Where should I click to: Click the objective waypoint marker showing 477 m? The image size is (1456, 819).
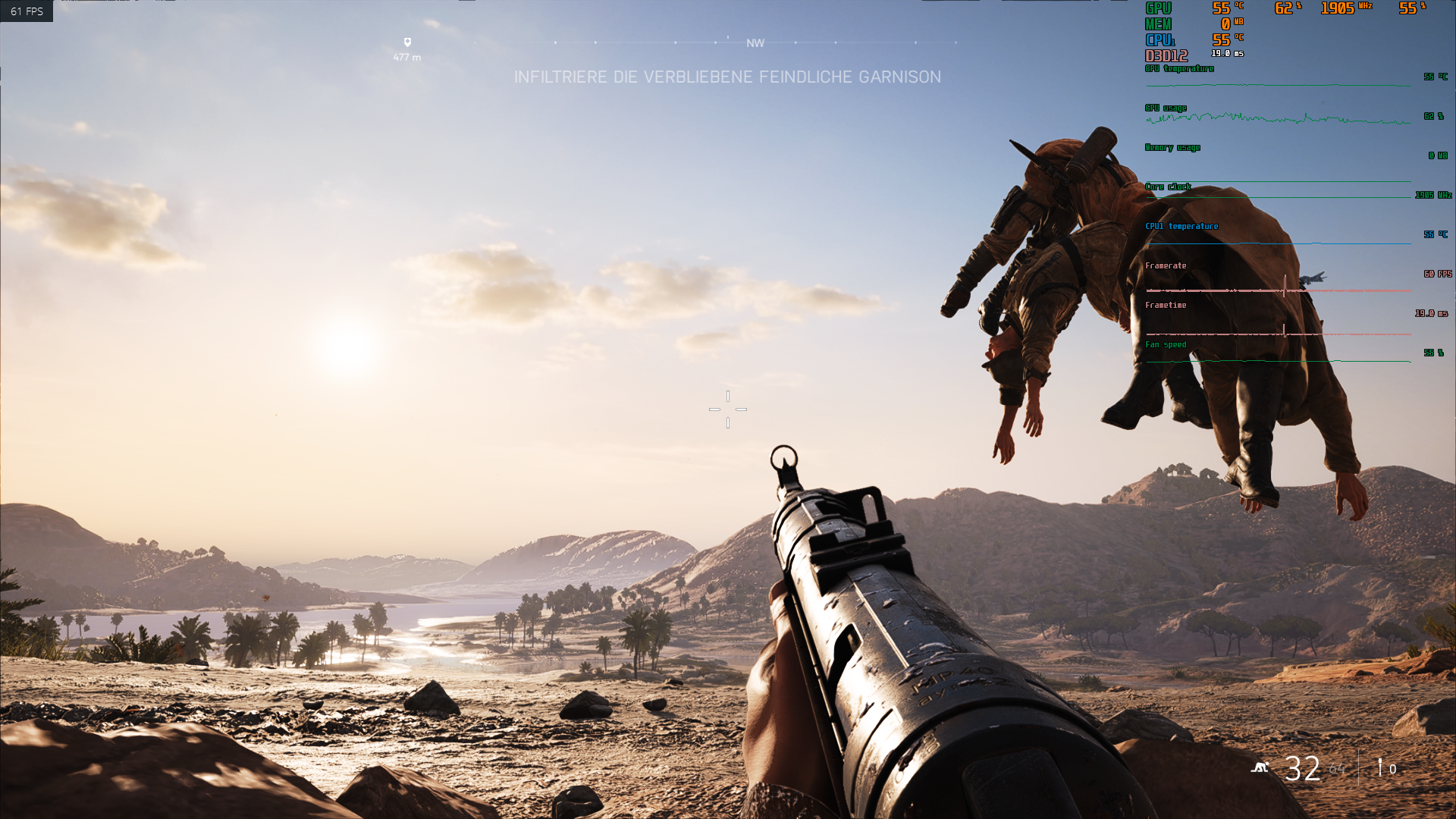click(x=407, y=48)
